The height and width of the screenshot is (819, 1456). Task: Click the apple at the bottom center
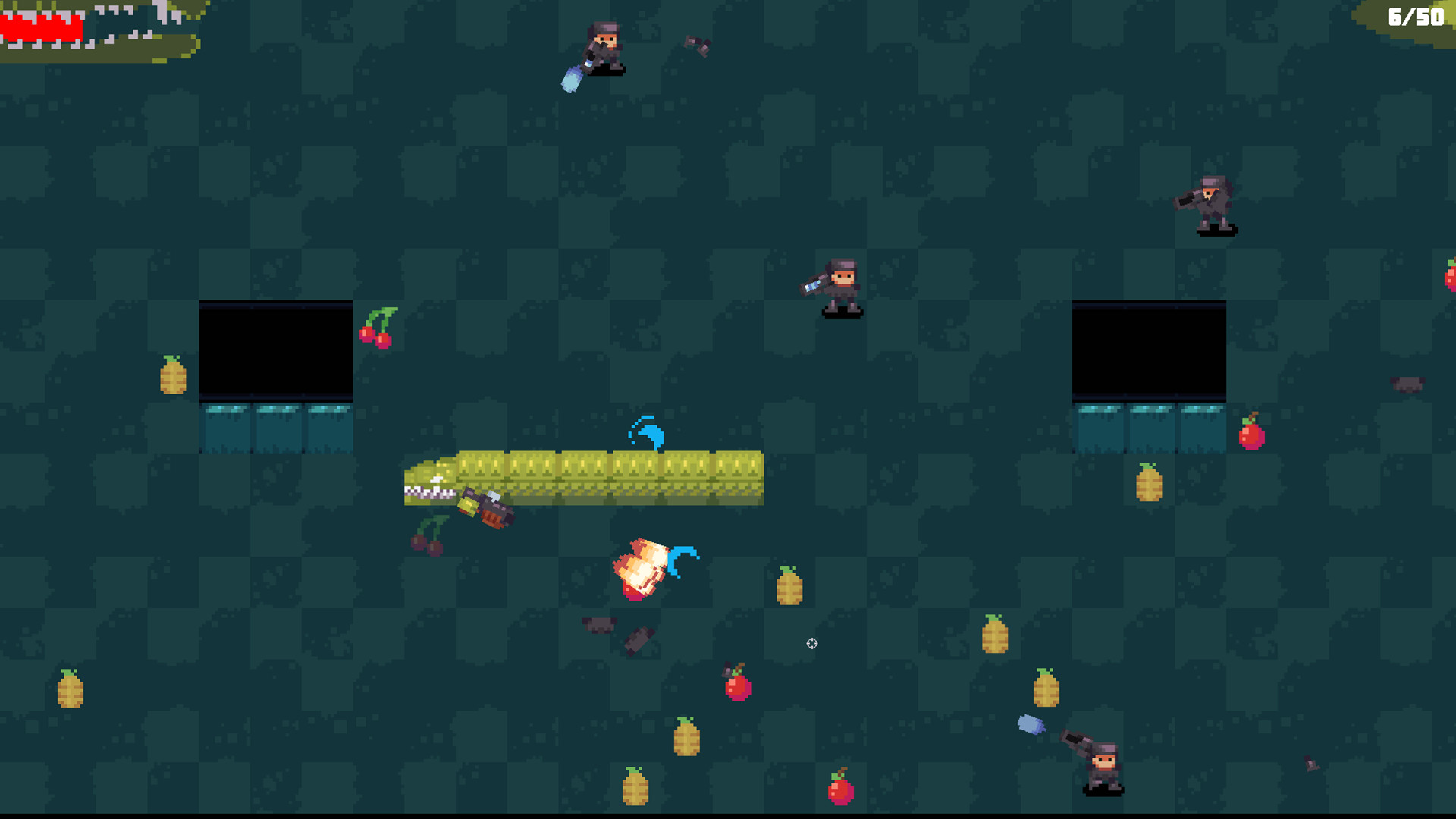click(x=840, y=792)
